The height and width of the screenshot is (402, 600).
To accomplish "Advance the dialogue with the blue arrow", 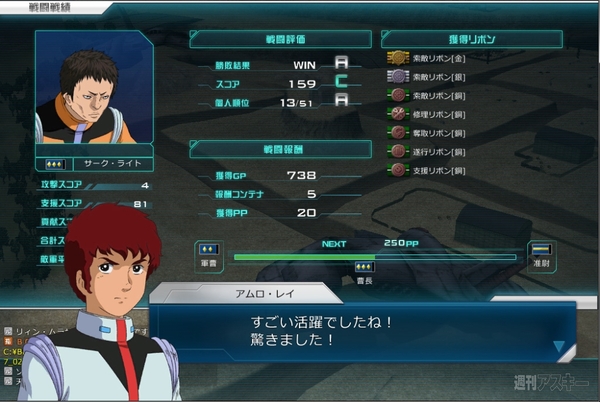I will click(x=559, y=347).
